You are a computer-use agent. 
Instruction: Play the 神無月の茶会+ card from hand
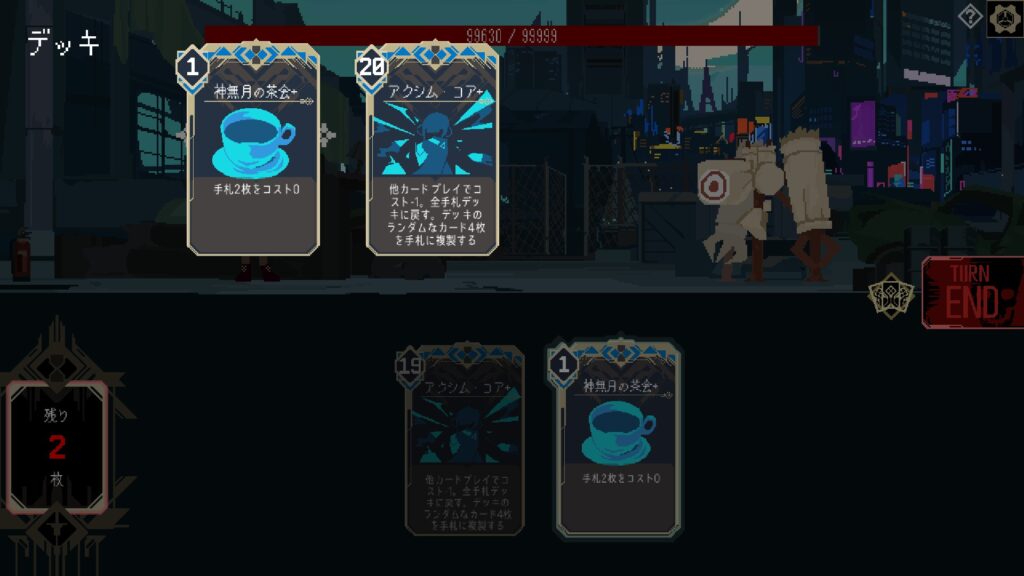(620, 440)
